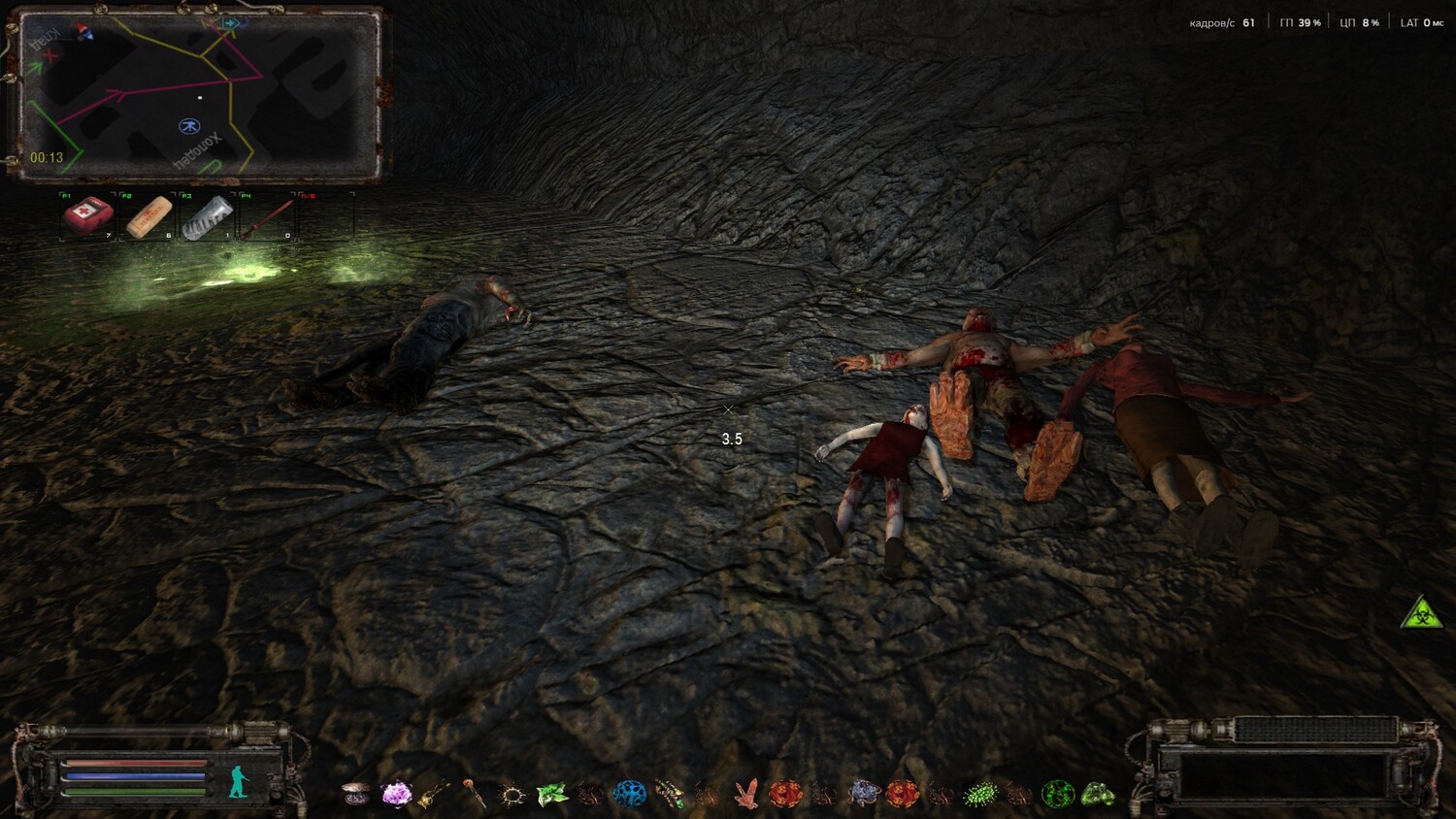The width and height of the screenshot is (1456, 819).
Task: Use the silver canister in slot F3
Action: 209,216
